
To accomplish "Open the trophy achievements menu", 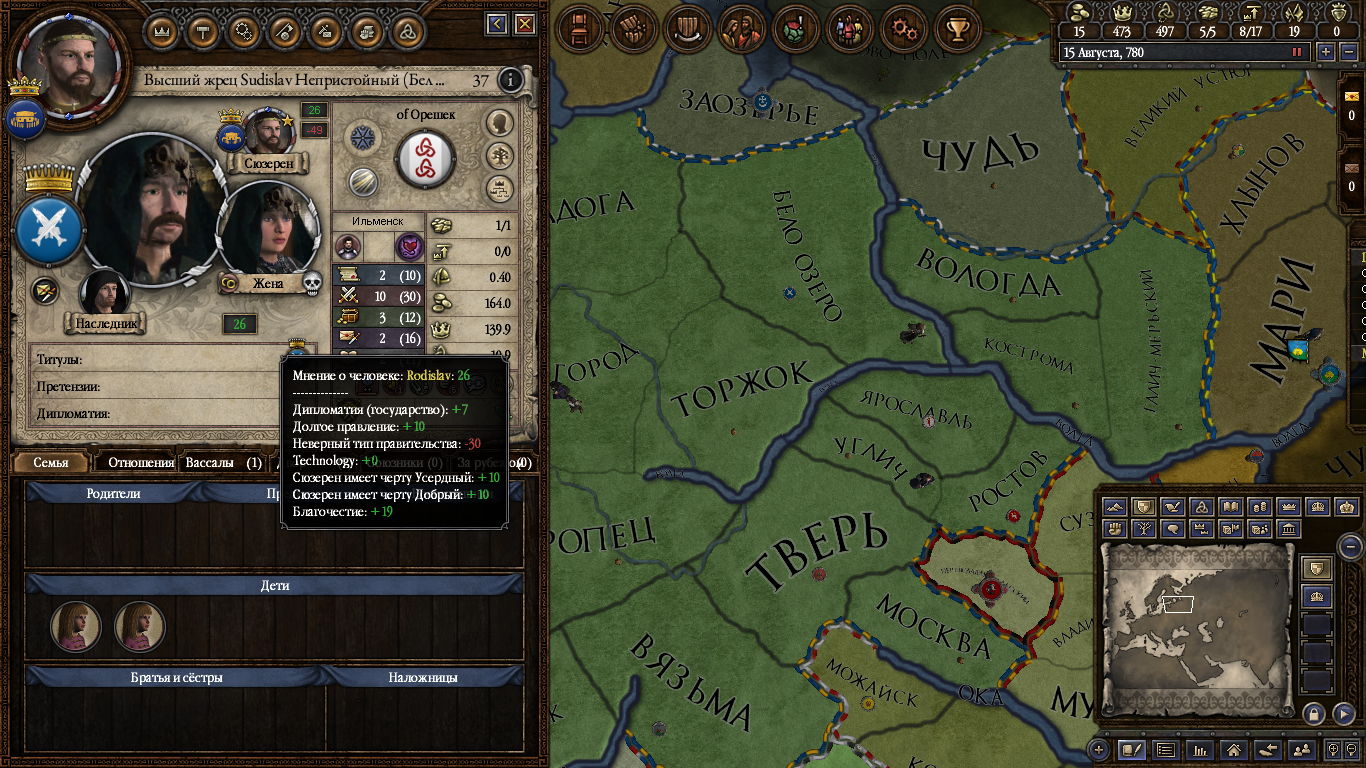I will pyautogui.click(x=958, y=28).
